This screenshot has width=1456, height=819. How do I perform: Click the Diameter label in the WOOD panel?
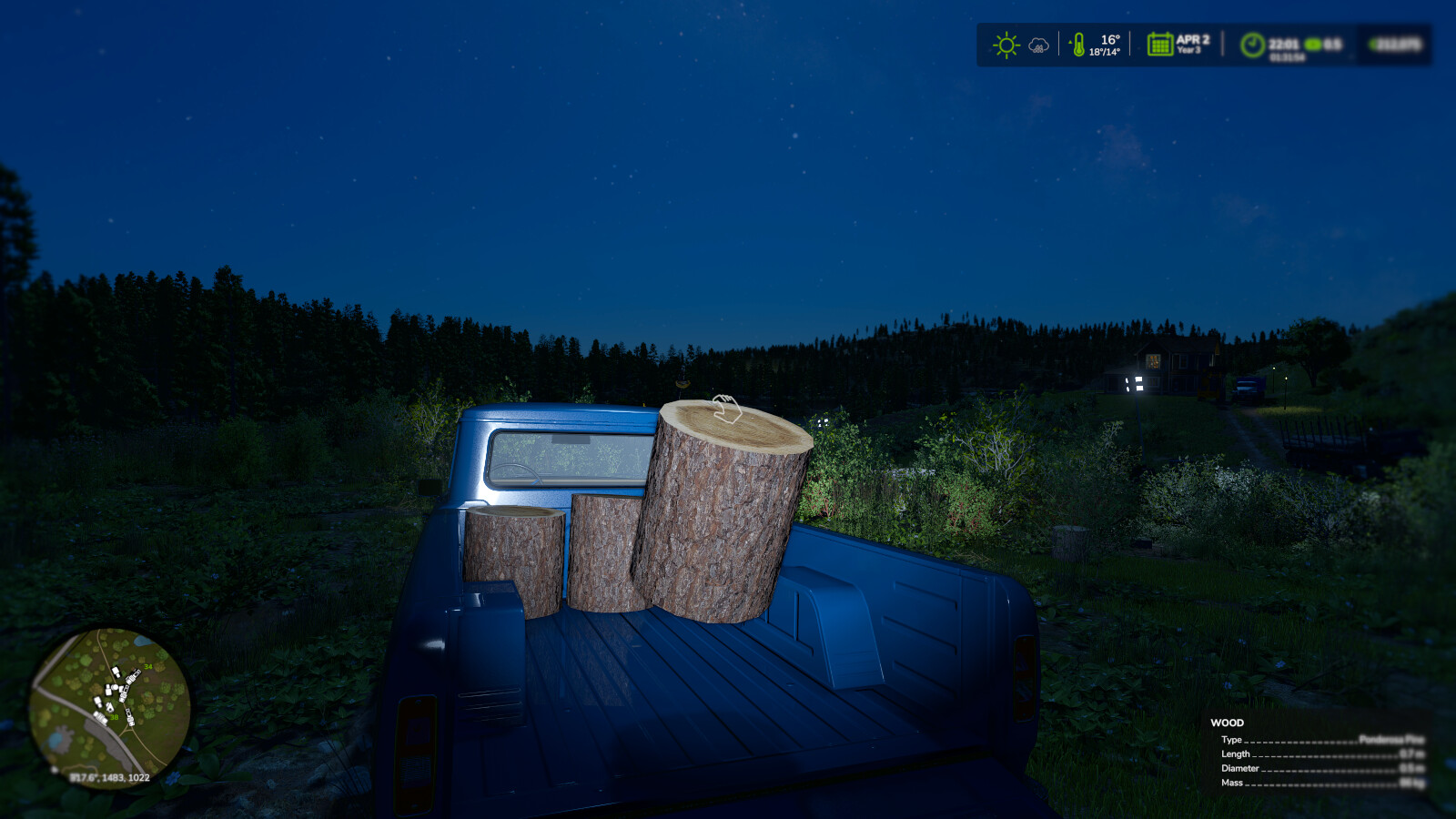(1241, 769)
